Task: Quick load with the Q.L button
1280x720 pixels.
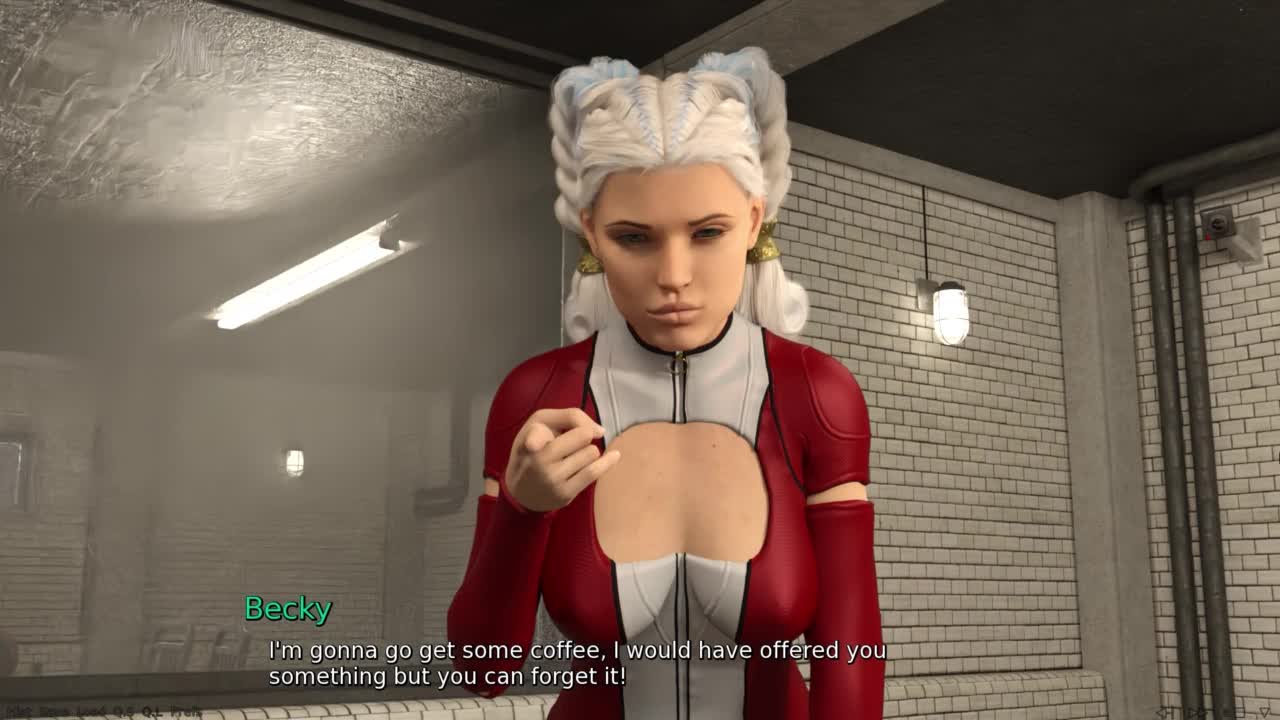Action: click(153, 713)
